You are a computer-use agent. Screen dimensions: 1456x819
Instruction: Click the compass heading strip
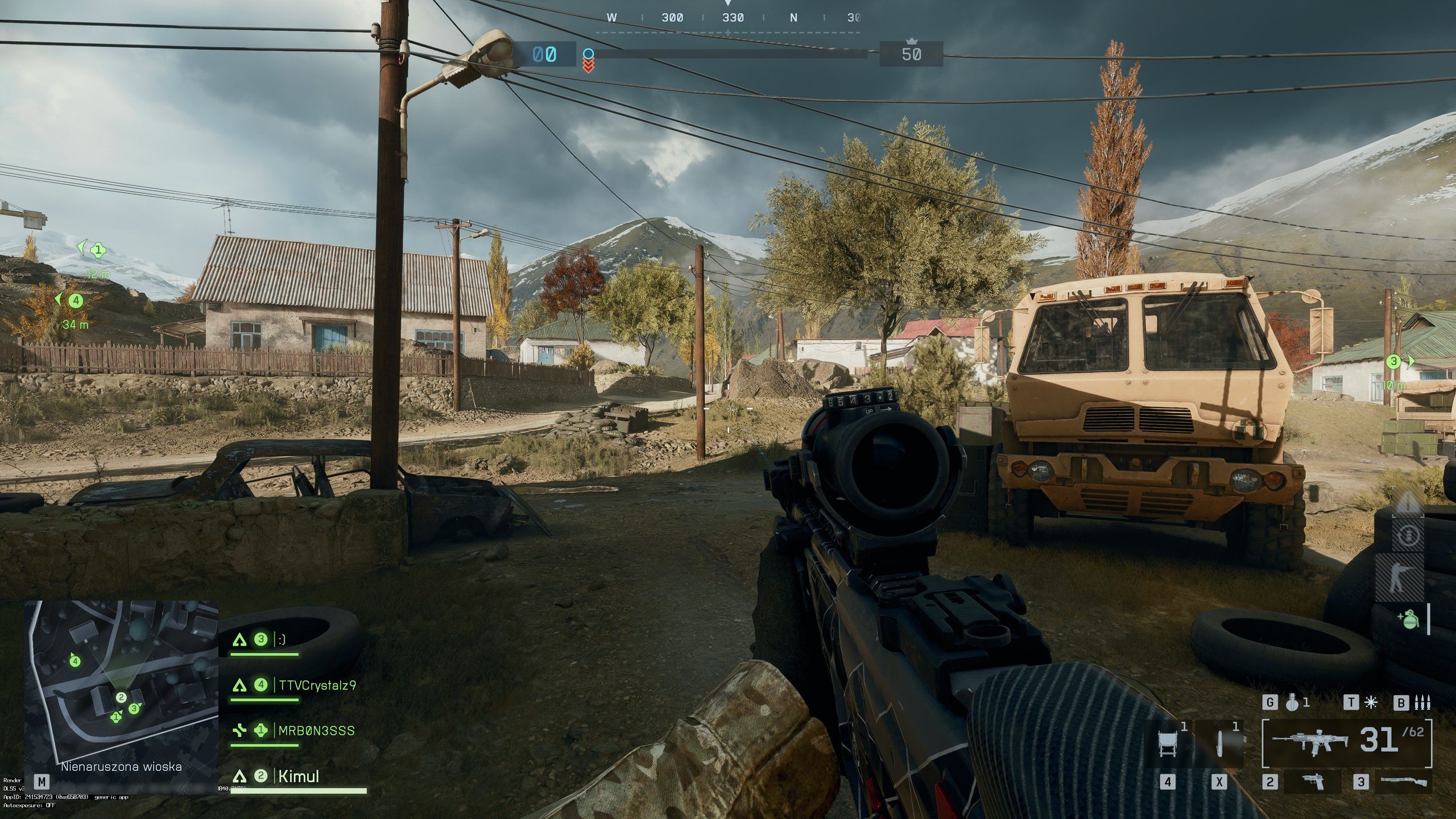coord(728,18)
